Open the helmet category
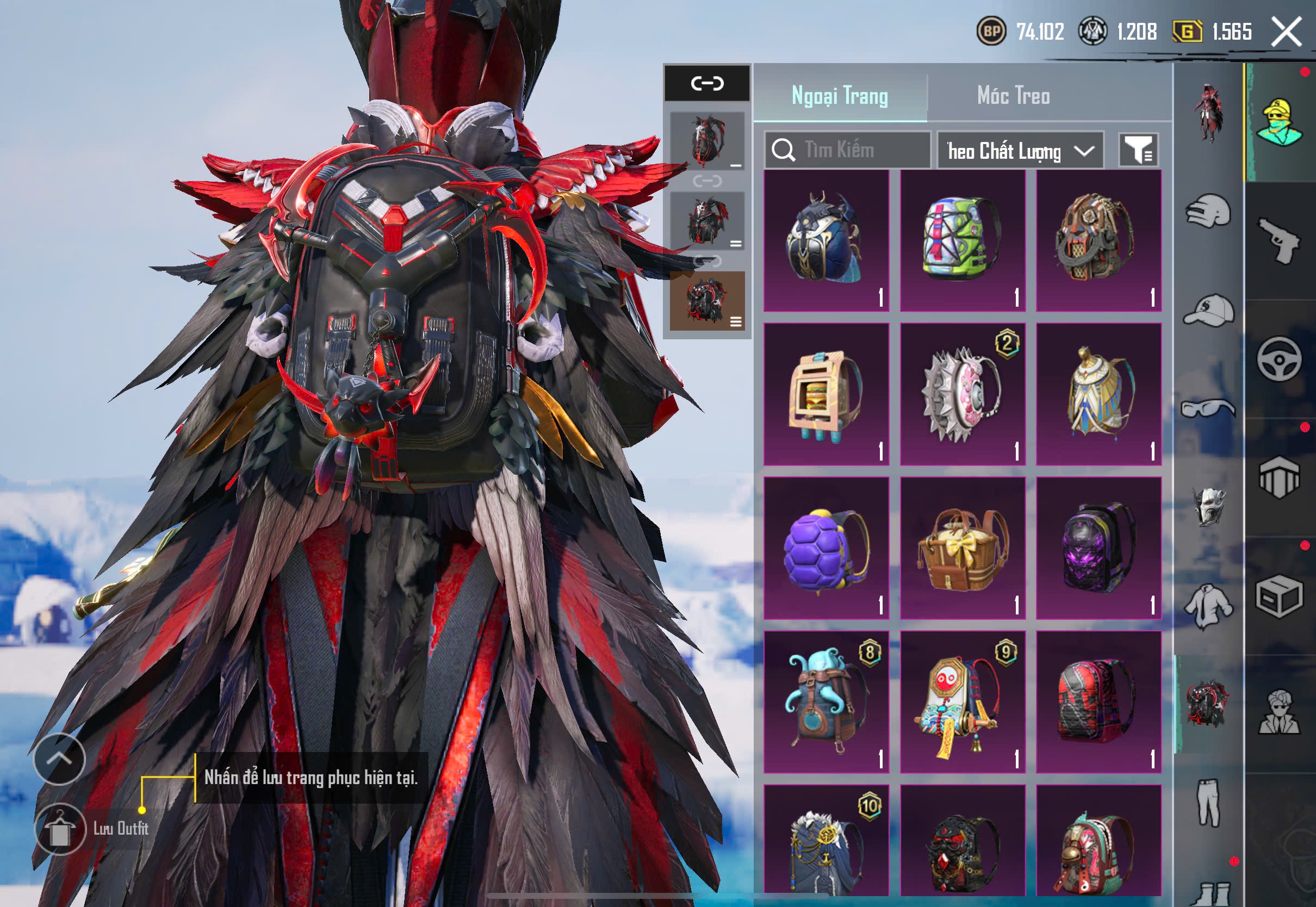Viewport: 1316px width, 907px height. [x=1209, y=211]
